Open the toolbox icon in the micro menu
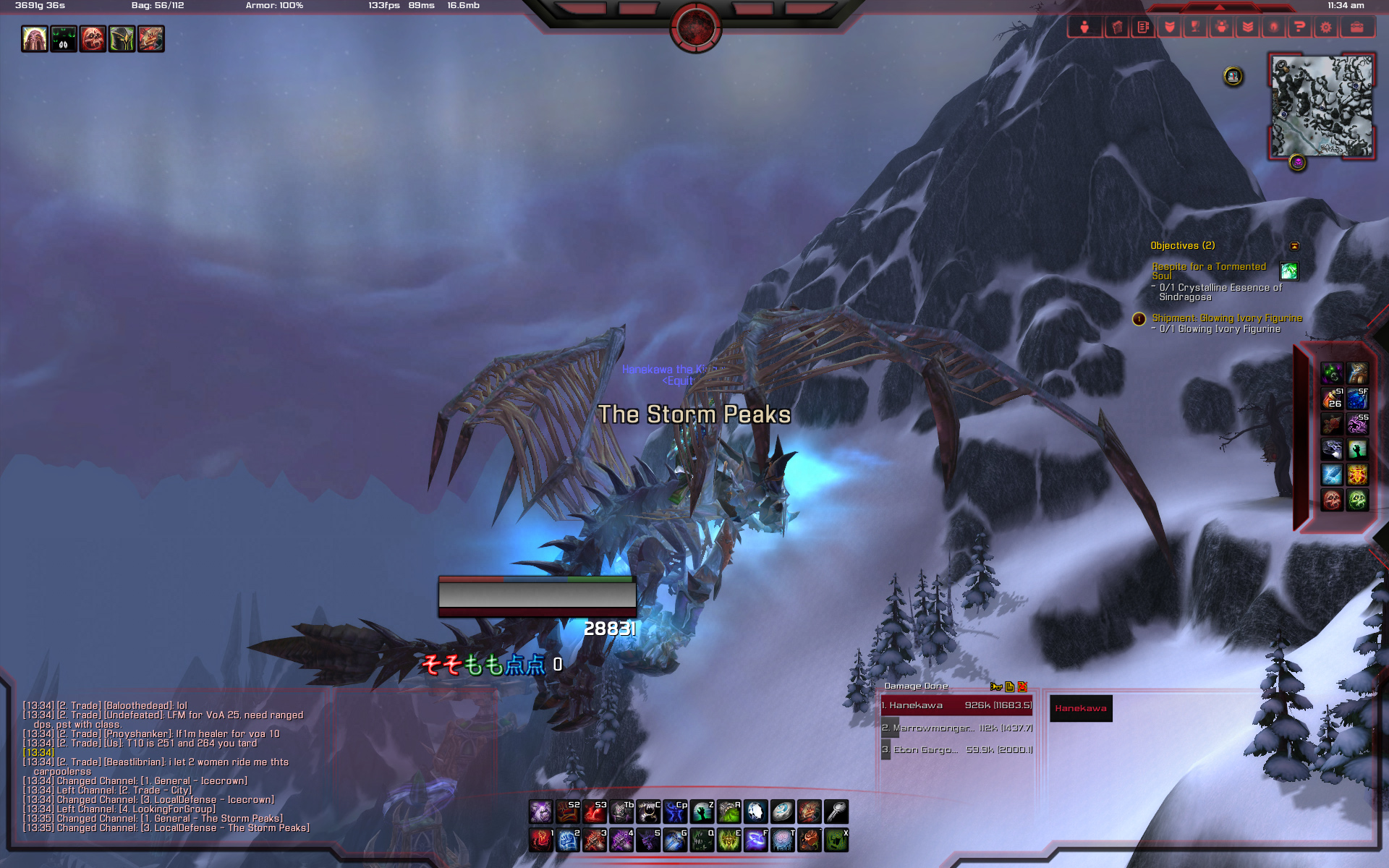1389x868 pixels. click(x=1356, y=27)
